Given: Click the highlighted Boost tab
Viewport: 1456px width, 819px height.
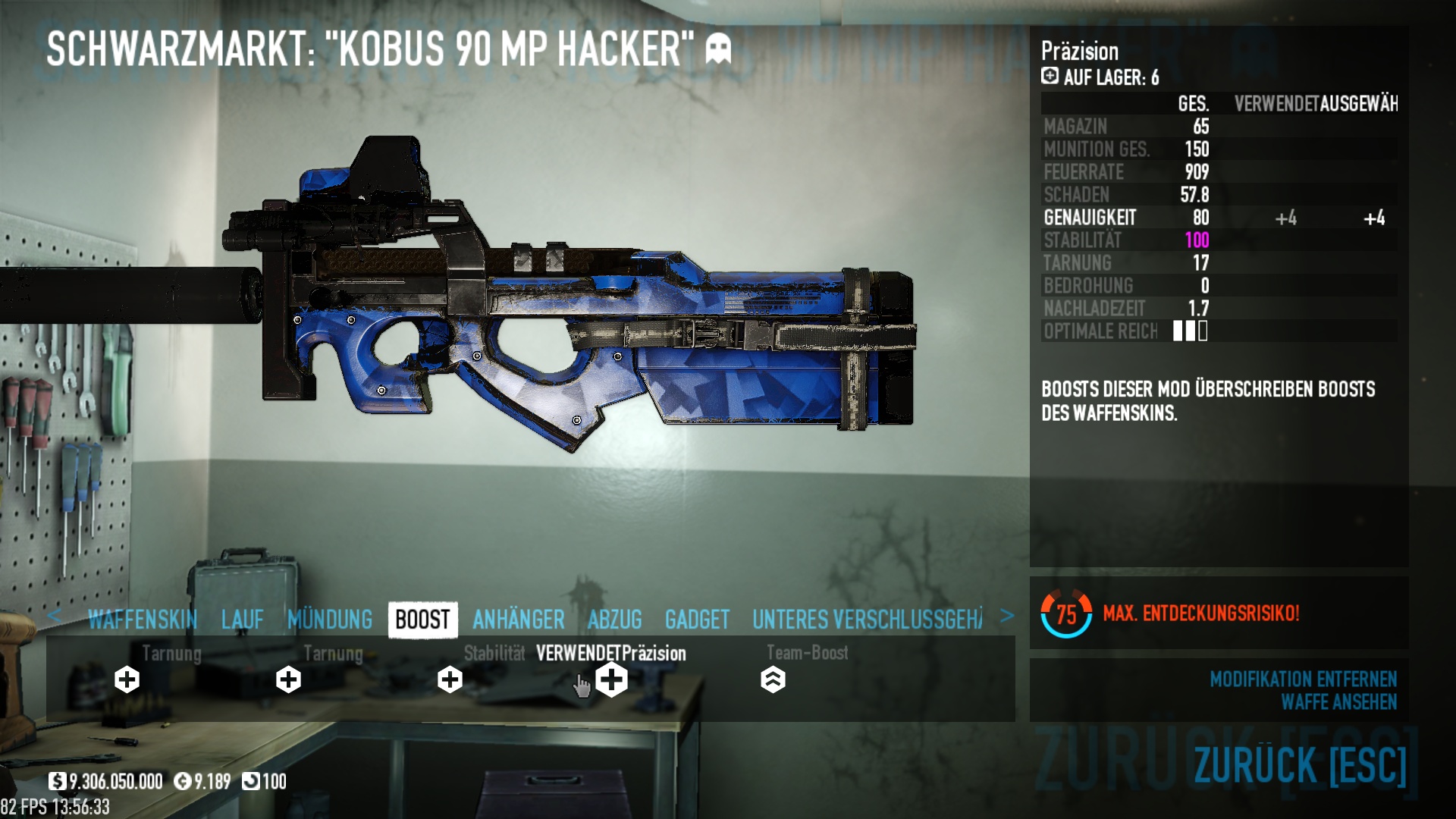Looking at the screenshot, I should tap(423, 620).
